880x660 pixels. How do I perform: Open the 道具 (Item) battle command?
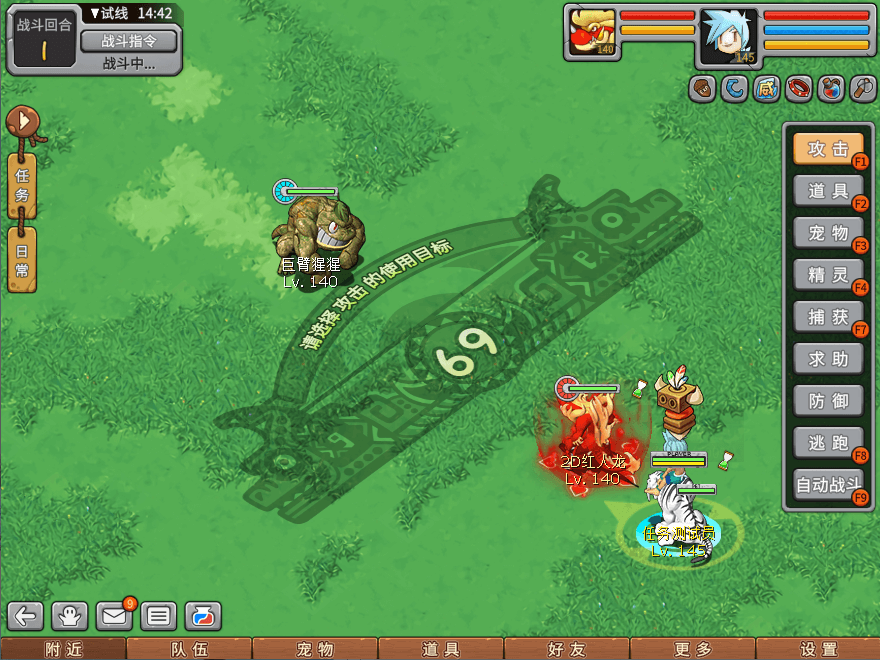pos(828,191)
